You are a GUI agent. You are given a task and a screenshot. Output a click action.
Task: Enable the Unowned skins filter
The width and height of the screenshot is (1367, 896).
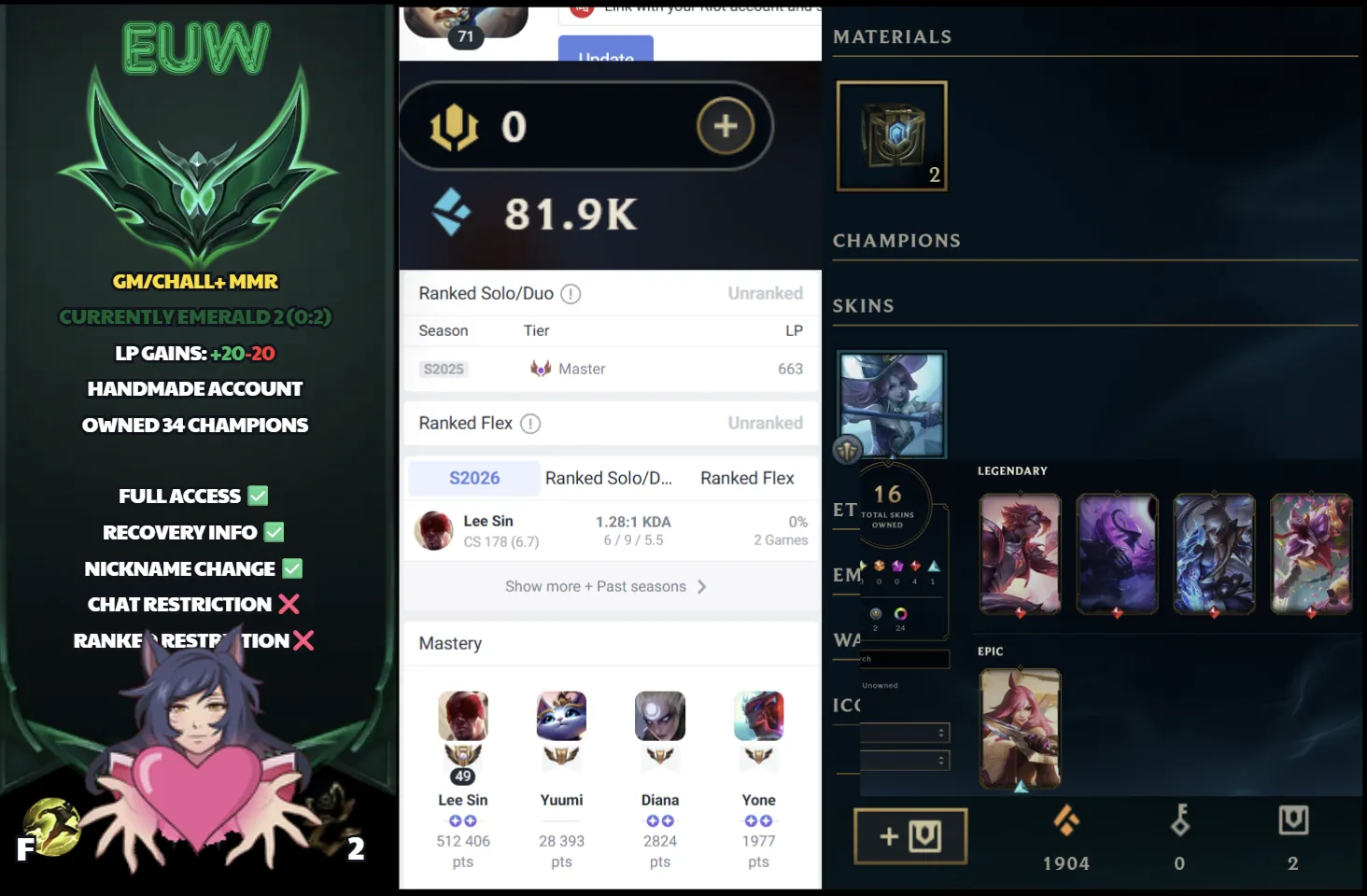point(881,684)
